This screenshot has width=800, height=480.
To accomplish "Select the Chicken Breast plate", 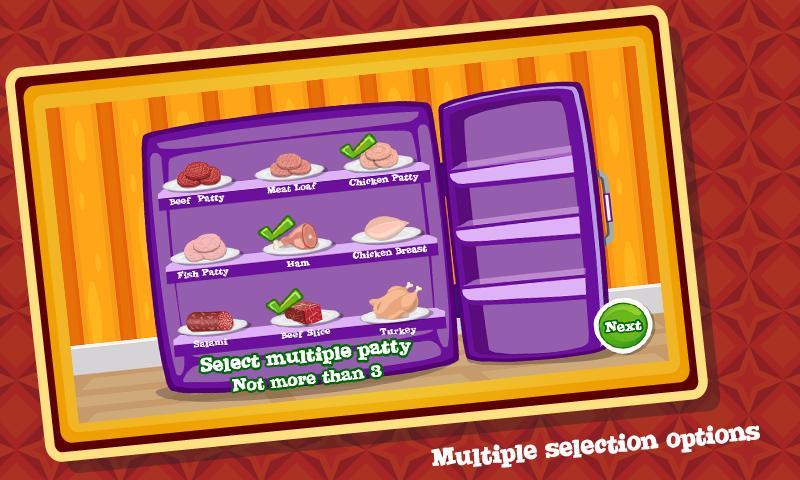I will [385, 230].
